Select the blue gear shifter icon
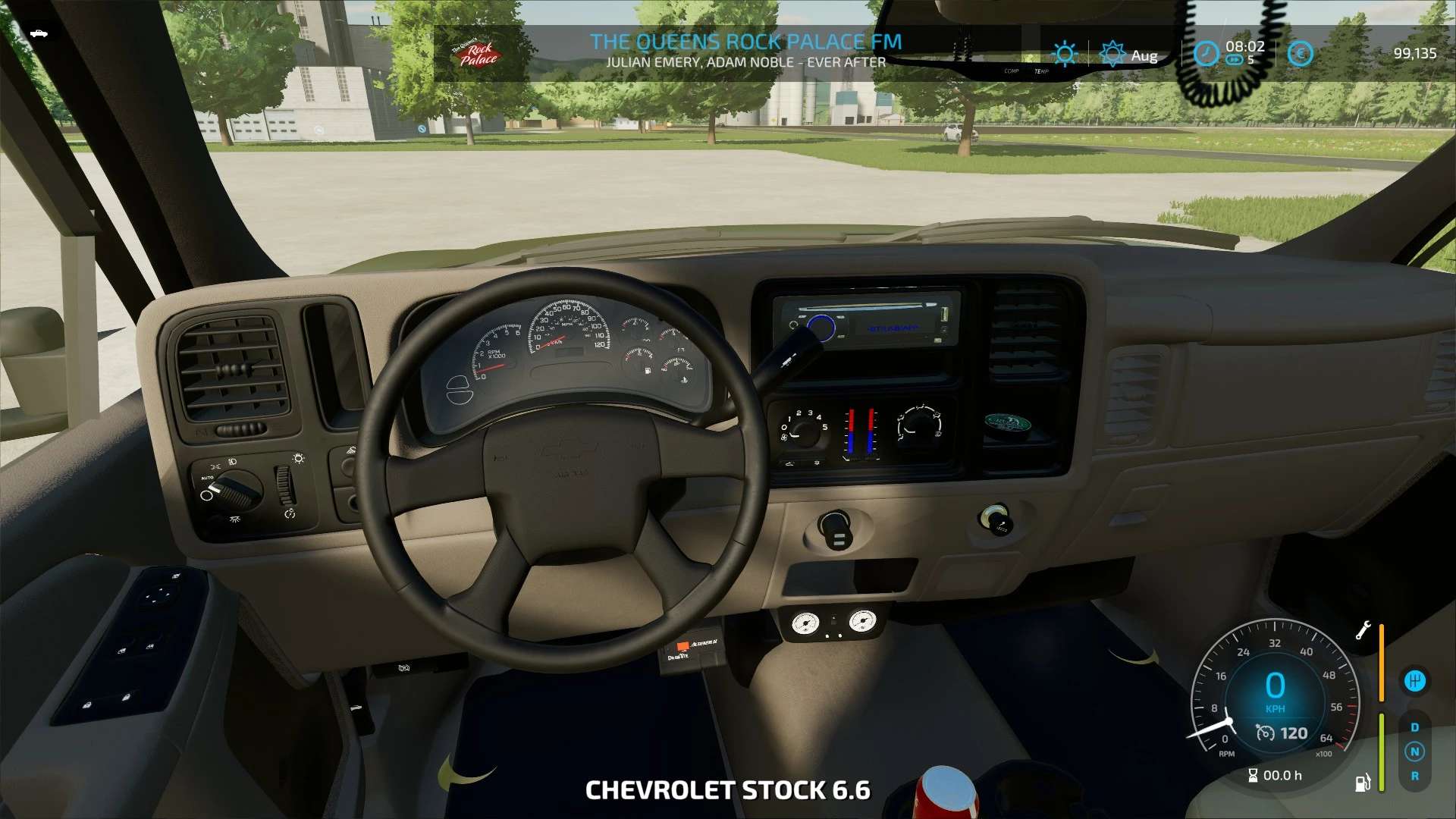This screenshot has width=1456, height=819. [x=1414, y=681]
